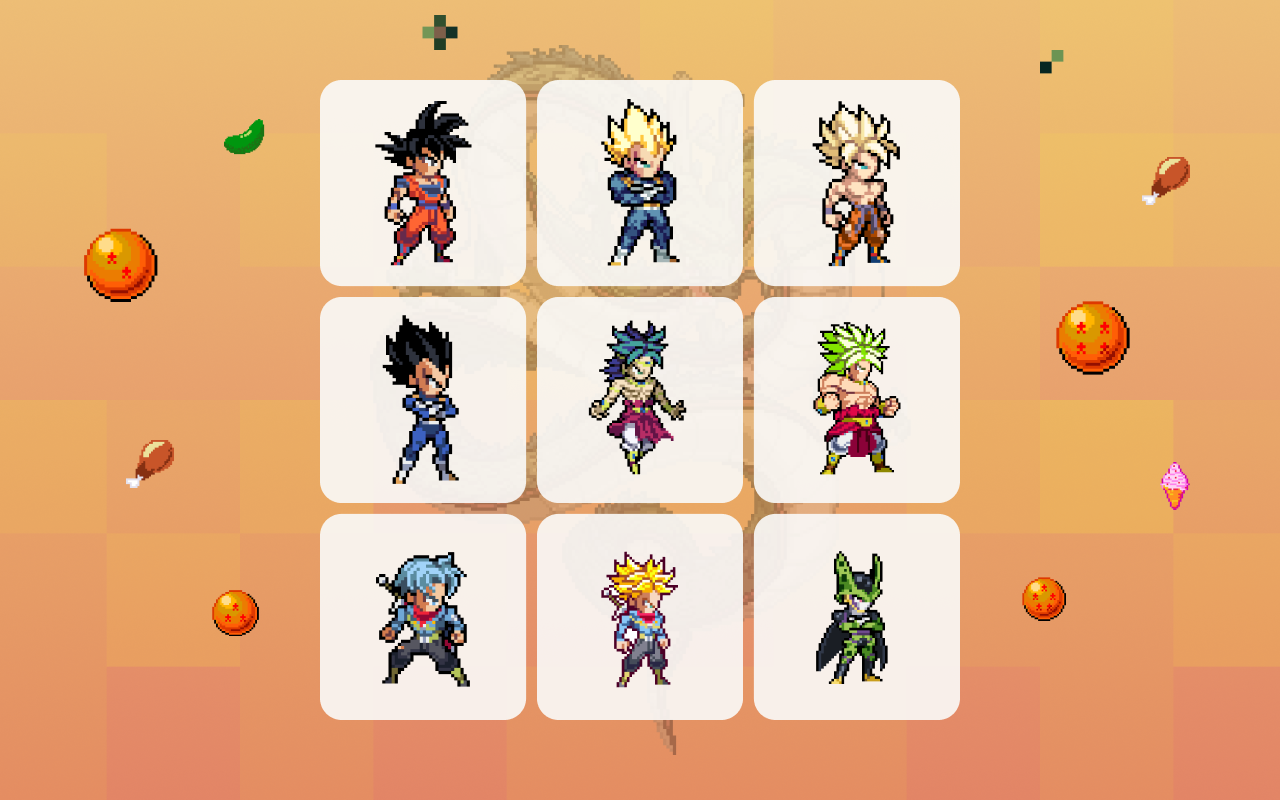
Task: Select the blue-haired Trunks card
Action: click(421, 618)
